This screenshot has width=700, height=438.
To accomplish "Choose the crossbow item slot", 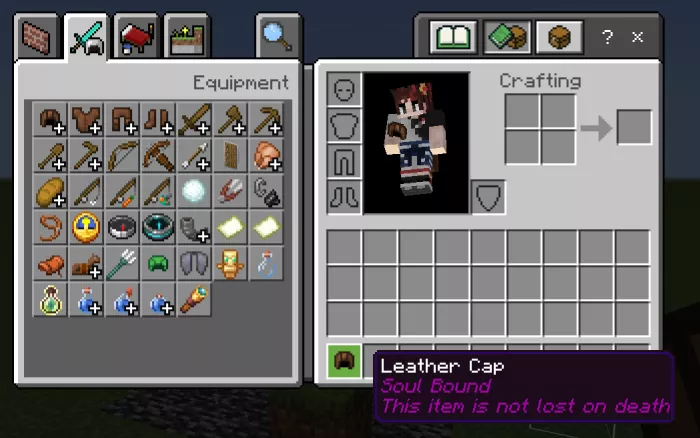I will (x=158, y=156).
